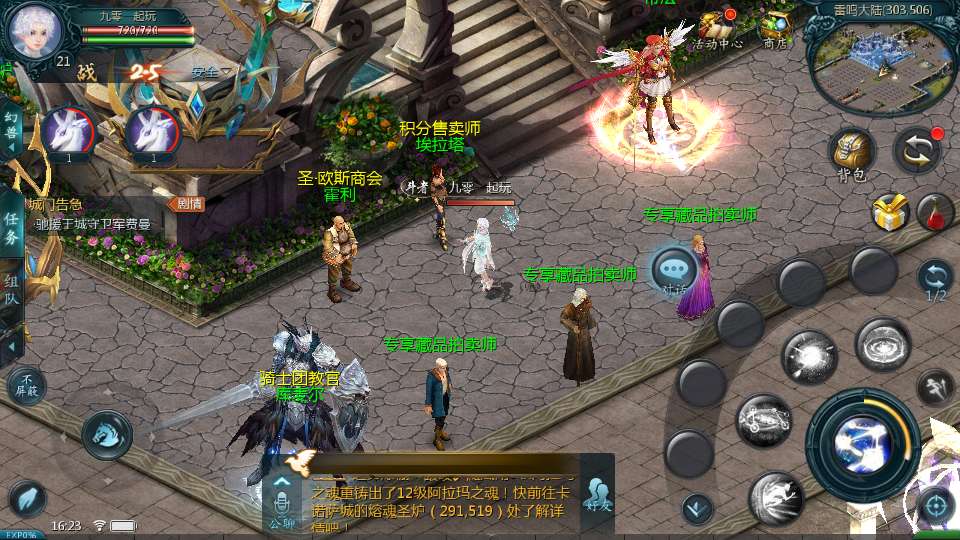Tap the horse head mount button
This screenshot has height=540, width=960.
(x=107, y=435)
